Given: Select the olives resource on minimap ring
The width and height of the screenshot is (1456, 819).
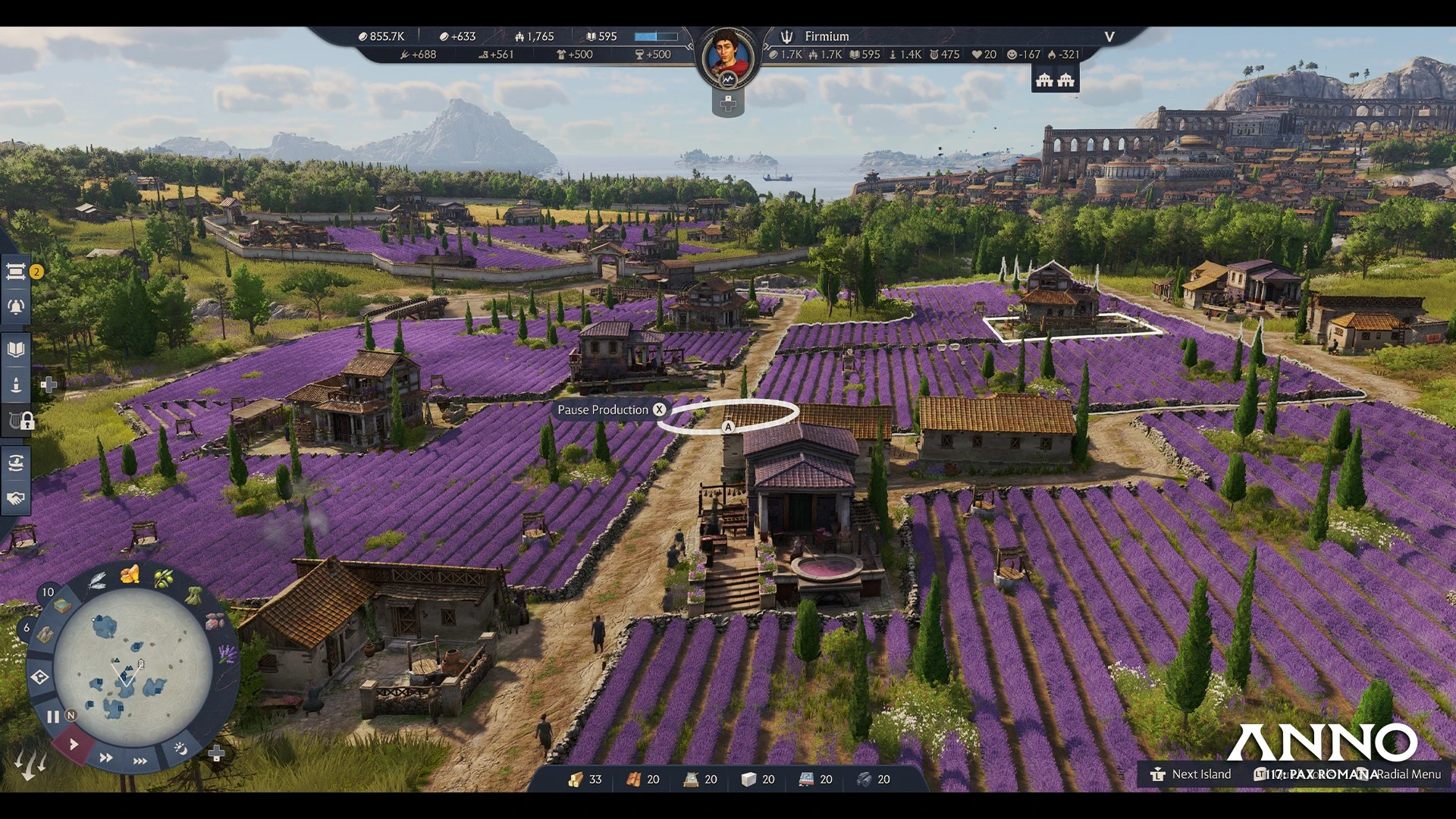Looking at the screenshot, I should pos(163,579).
